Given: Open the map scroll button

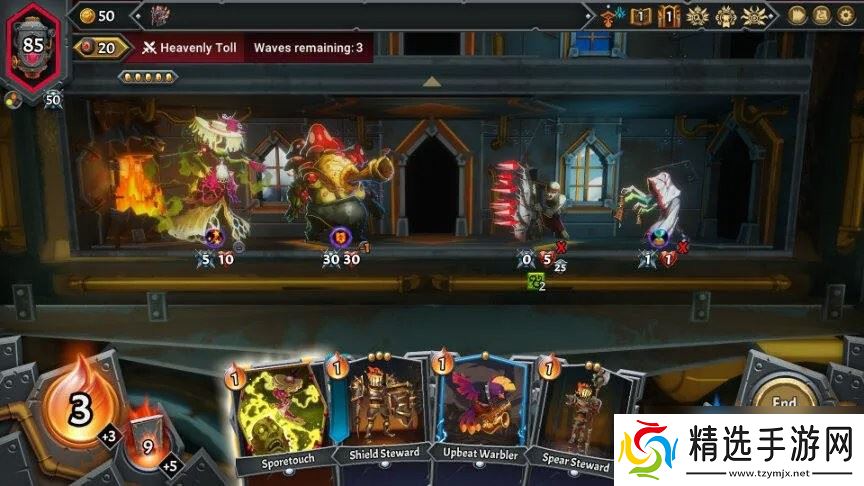Looking at the screenshot, I should click(x=822, y=15).
